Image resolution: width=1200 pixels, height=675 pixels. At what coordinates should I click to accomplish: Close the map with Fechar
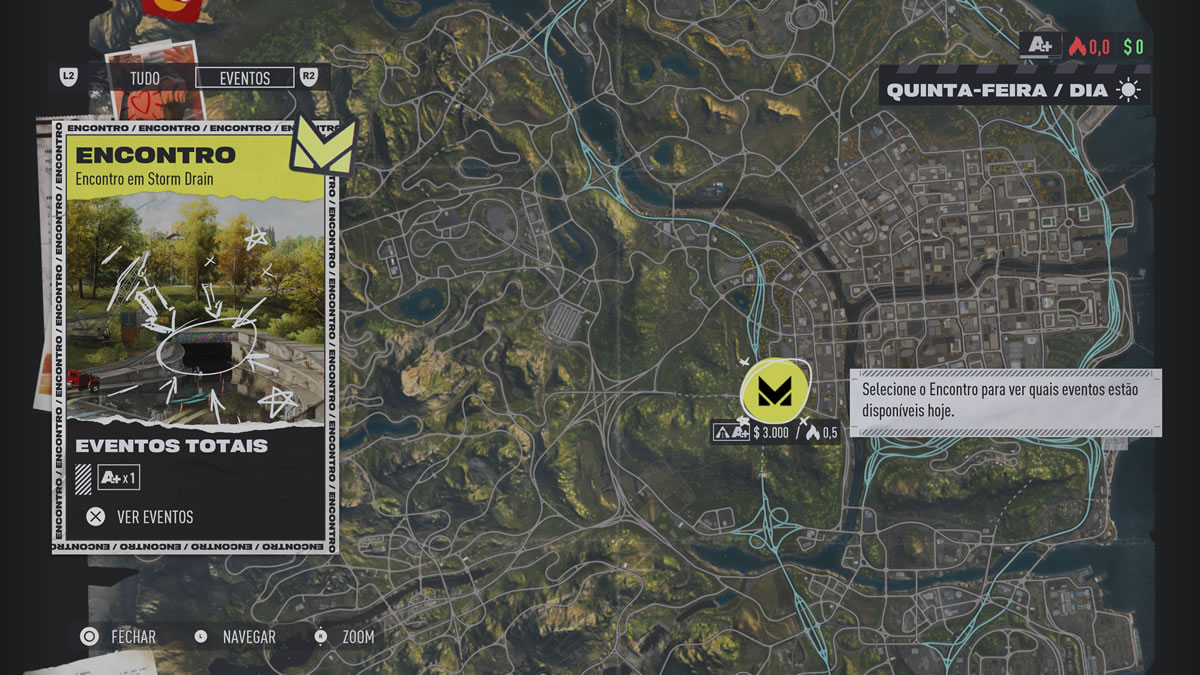pos(119,637)
